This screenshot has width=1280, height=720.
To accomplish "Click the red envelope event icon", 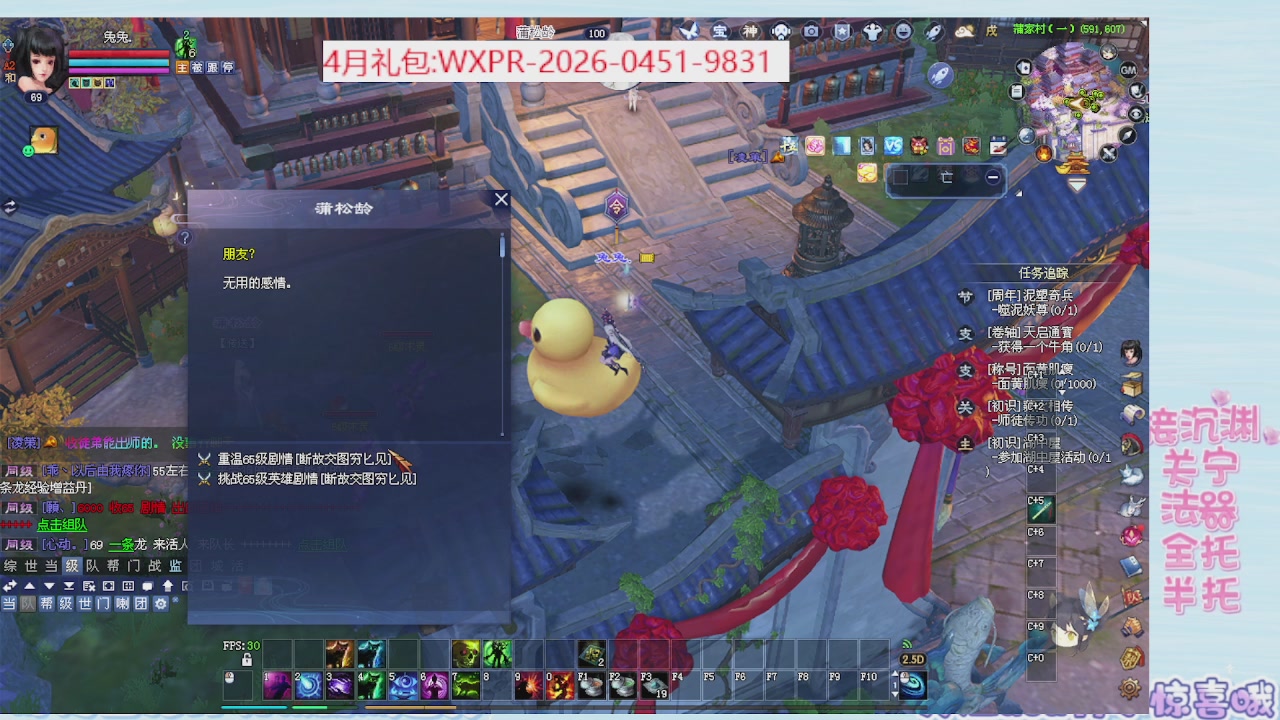I will tap(970, 147).
